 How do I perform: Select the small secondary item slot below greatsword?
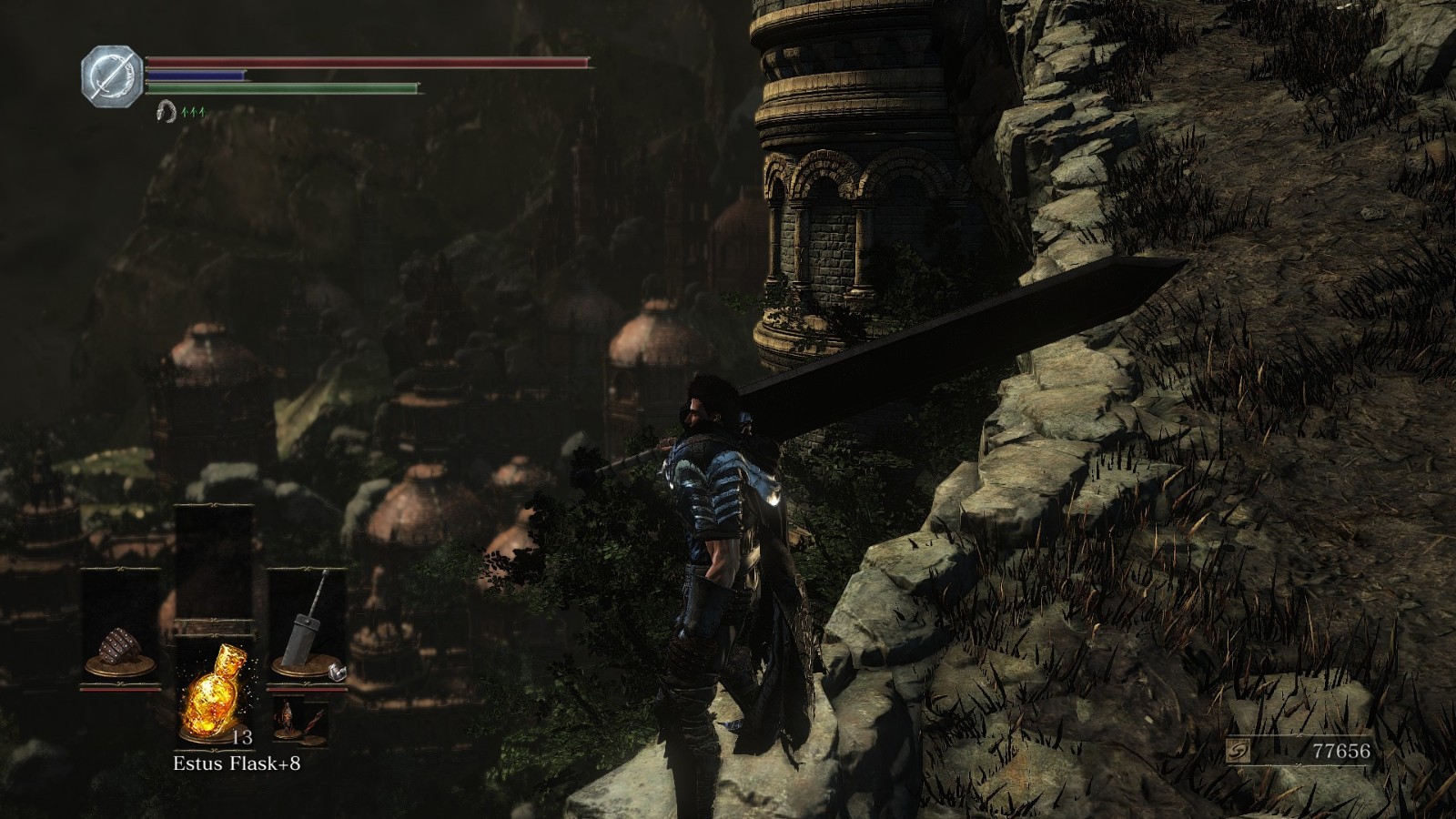point(298,721)
